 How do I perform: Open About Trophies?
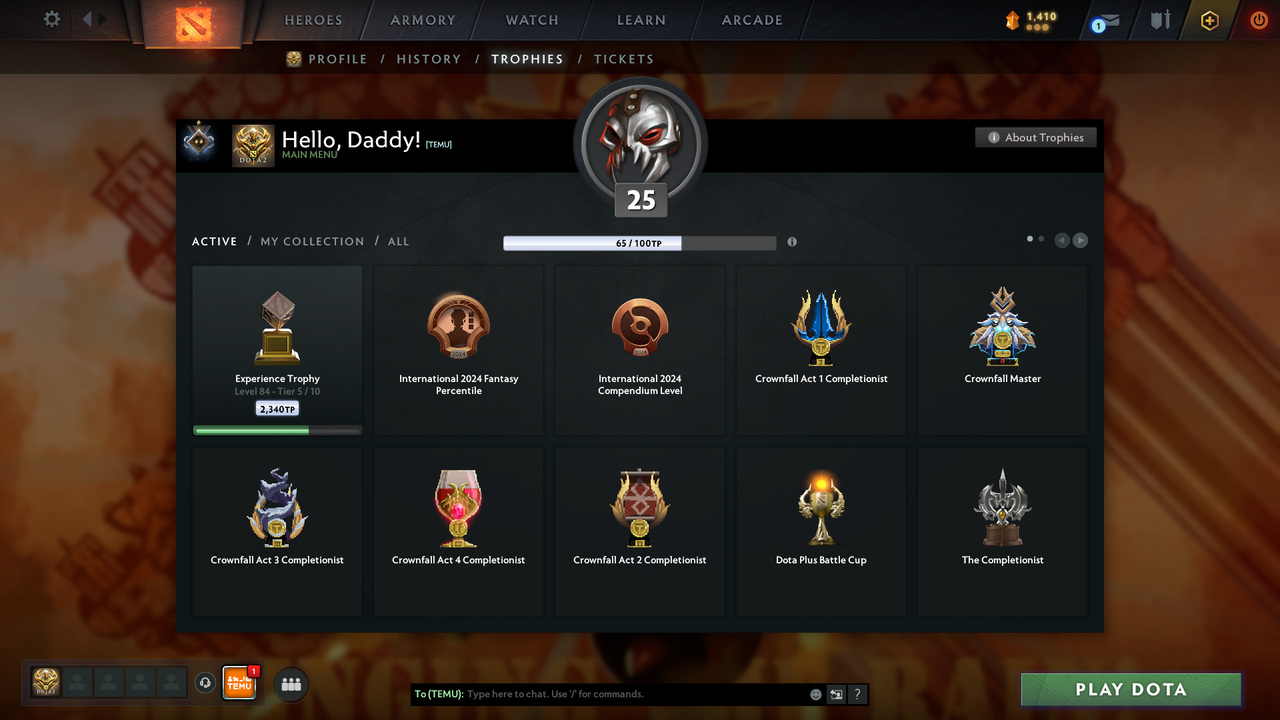[x=1035, y=137]
